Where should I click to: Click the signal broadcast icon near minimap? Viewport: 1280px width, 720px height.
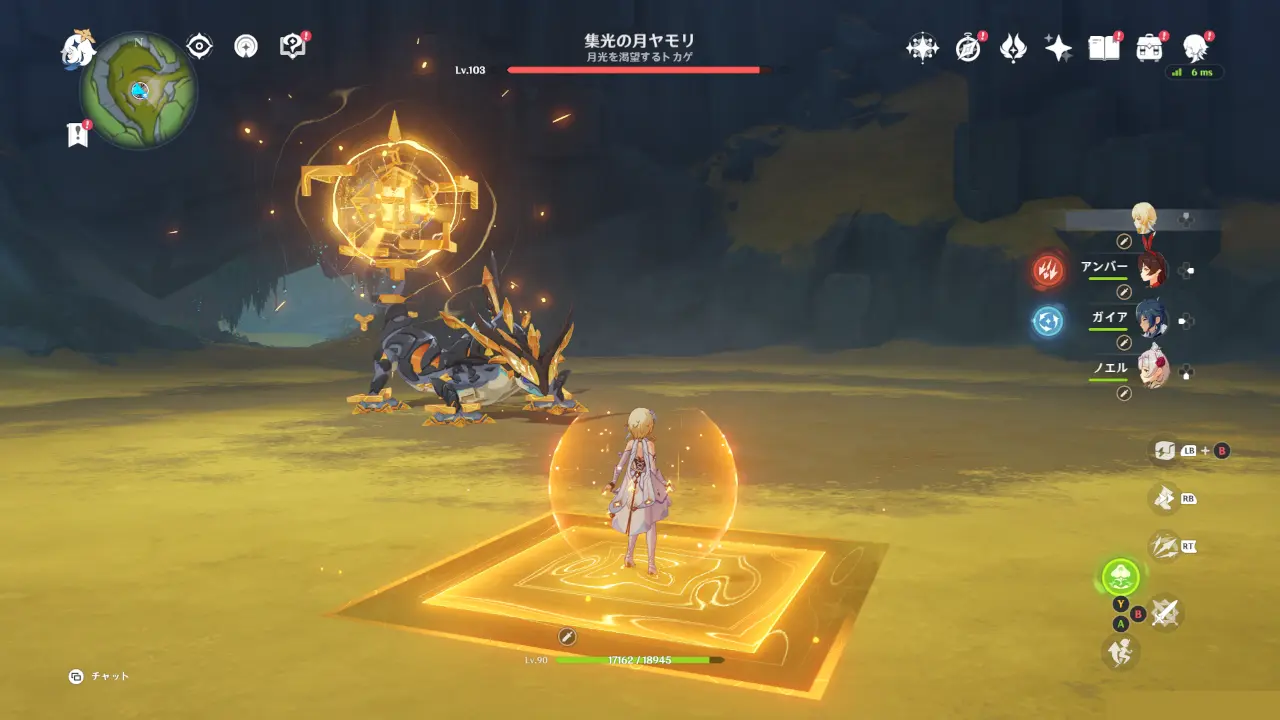coord(245,45)
